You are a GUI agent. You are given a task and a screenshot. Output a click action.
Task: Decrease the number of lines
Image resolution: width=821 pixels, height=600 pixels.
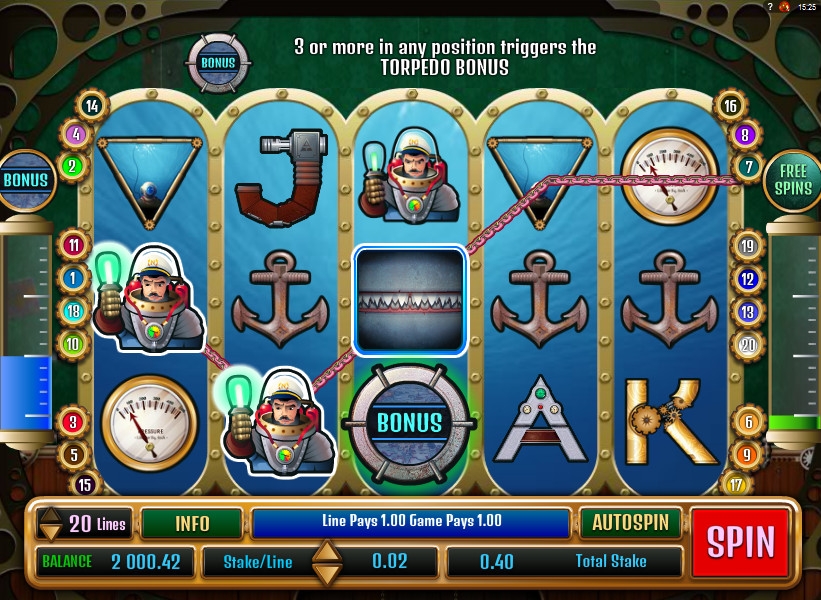coord(50,531)
